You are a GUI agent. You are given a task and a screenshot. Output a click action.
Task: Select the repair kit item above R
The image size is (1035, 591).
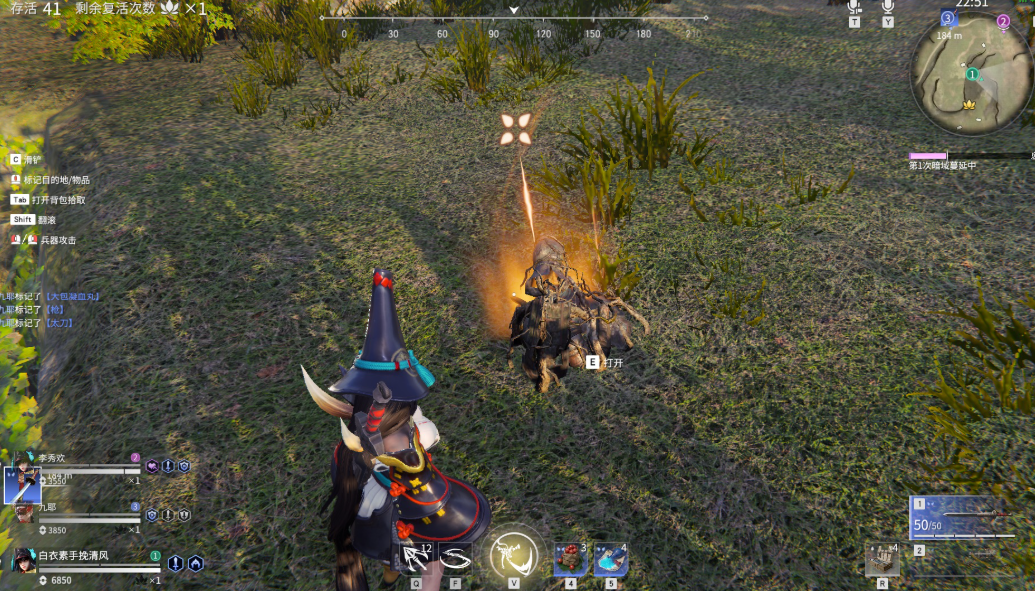click(882, 559)
